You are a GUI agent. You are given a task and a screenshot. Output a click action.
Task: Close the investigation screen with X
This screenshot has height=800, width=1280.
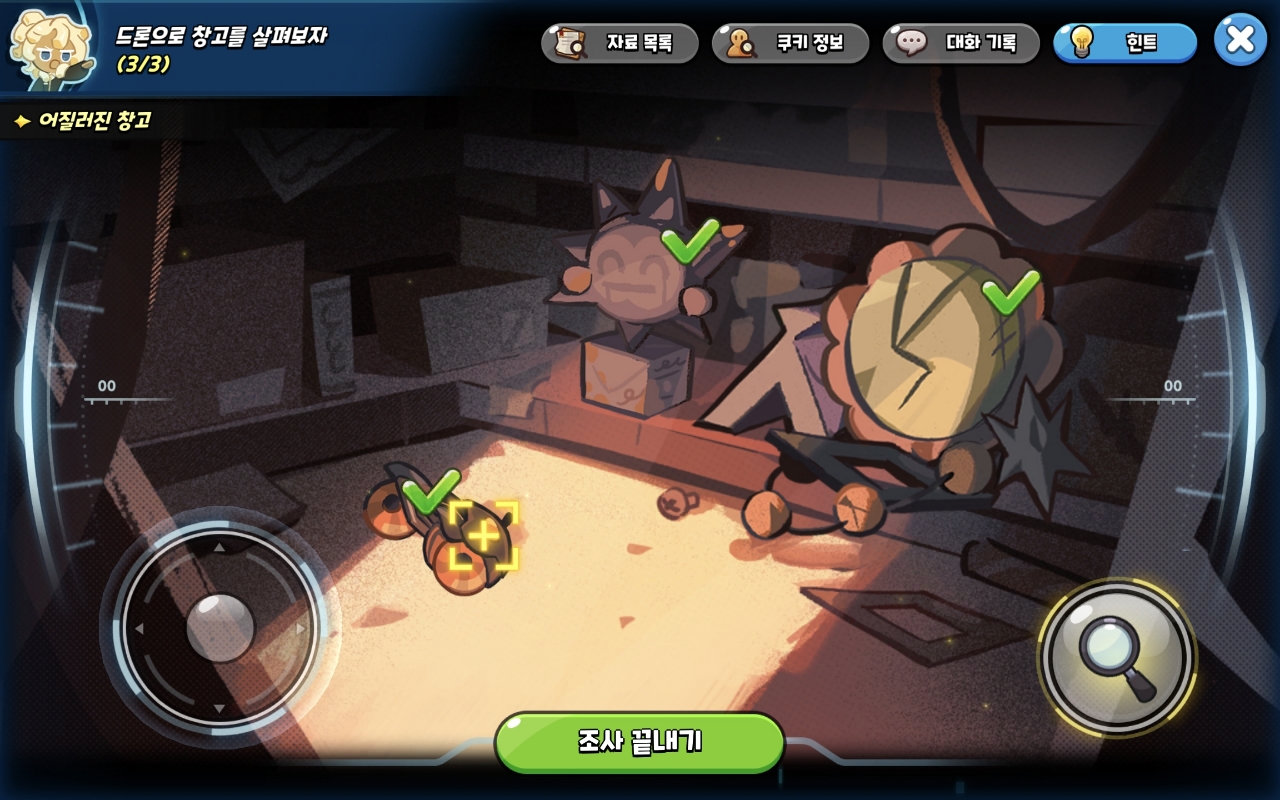tap(1240, 40)
